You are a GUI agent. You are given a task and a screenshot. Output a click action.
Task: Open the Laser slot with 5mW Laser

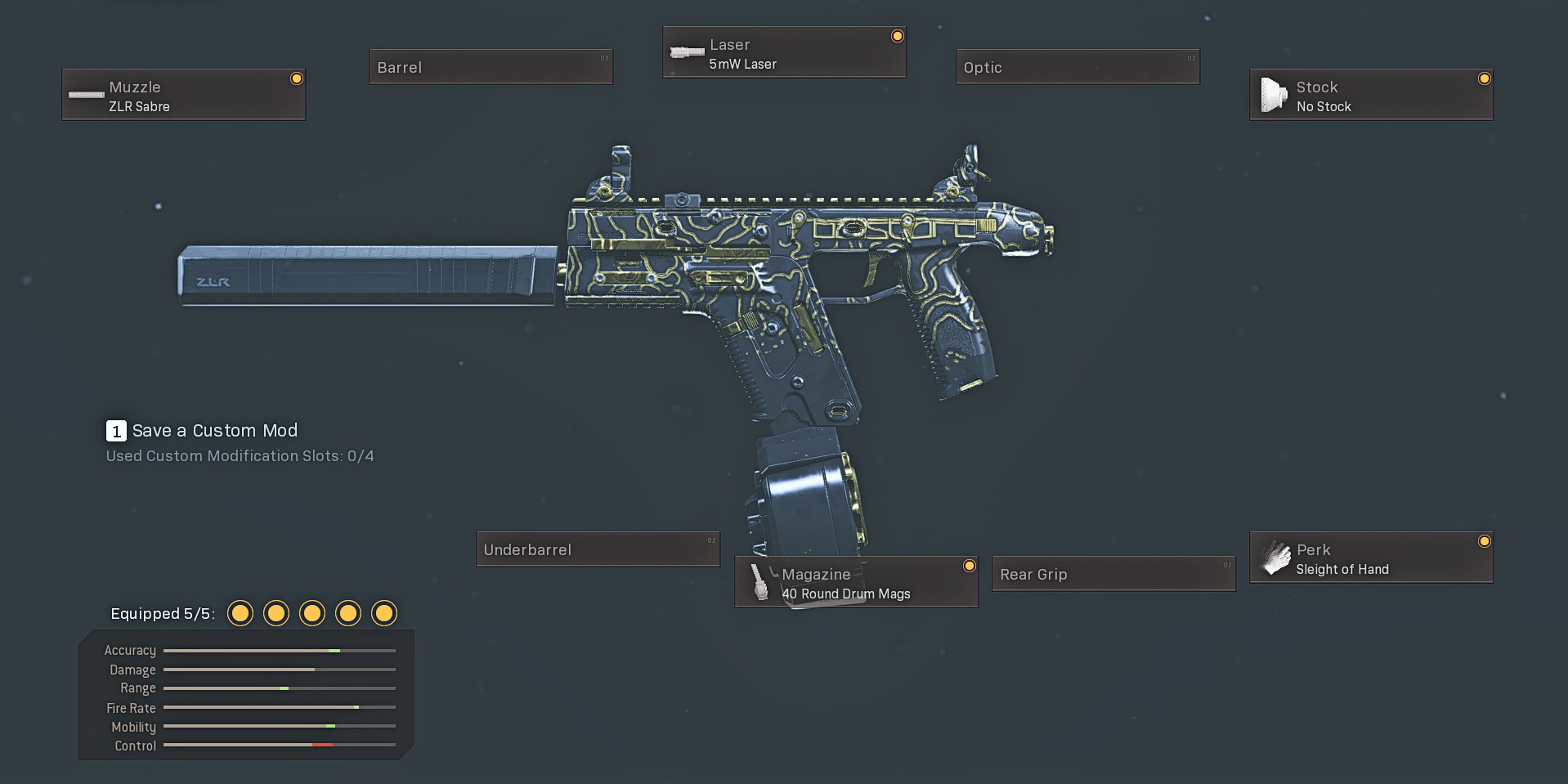783,53
